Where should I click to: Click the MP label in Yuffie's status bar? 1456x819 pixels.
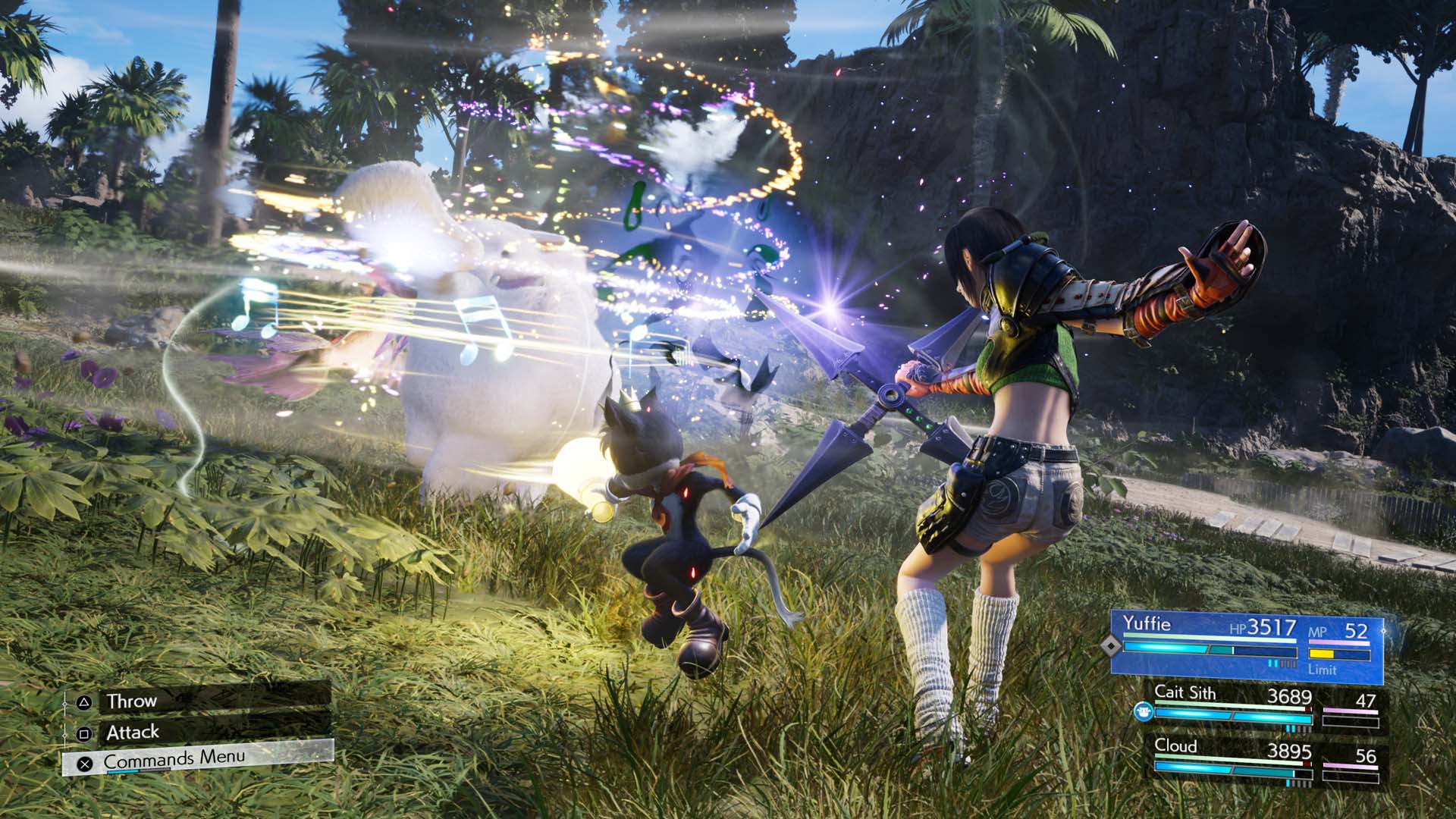pyautogui.click(x=1318, y=632)
